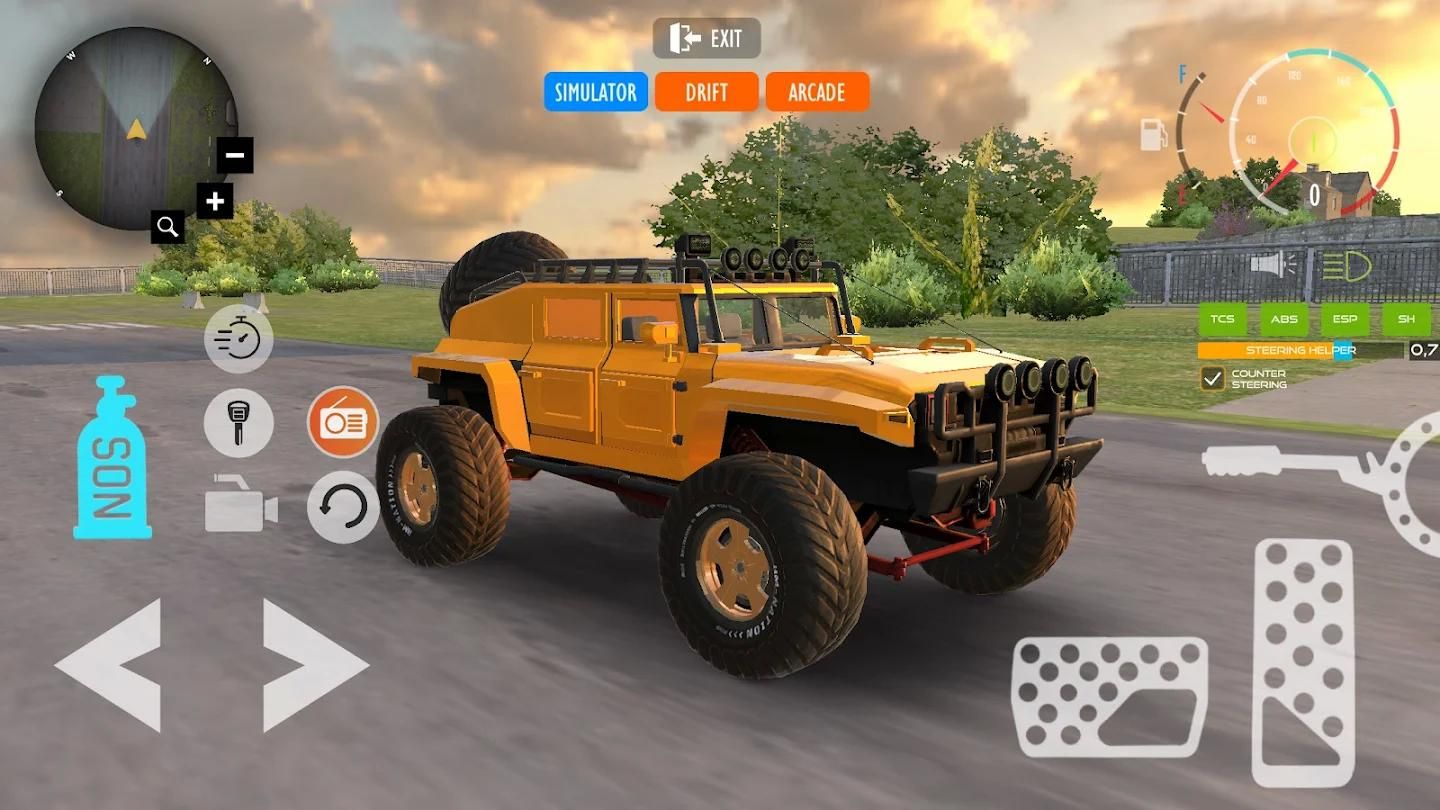The height and width of the screenshot is (810, 1440).
Task: Select the Drift mode
Action: click(706, 92)
